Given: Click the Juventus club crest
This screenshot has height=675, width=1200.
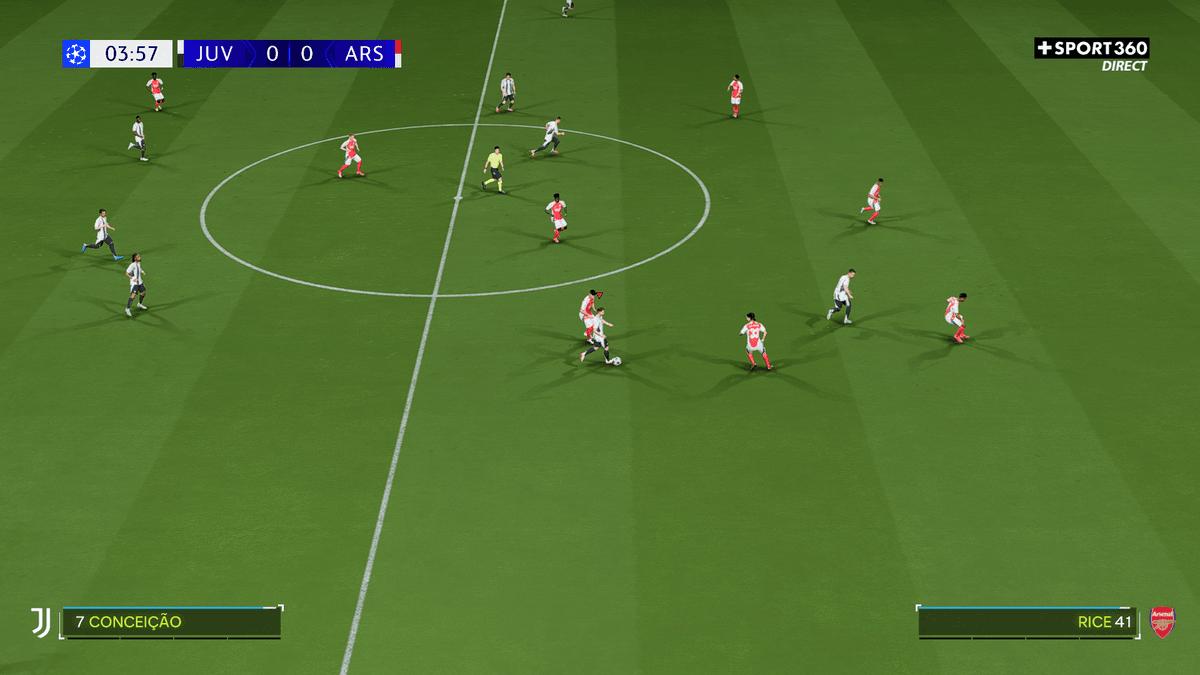Looking at the screenshot, I should coord(40,622).
